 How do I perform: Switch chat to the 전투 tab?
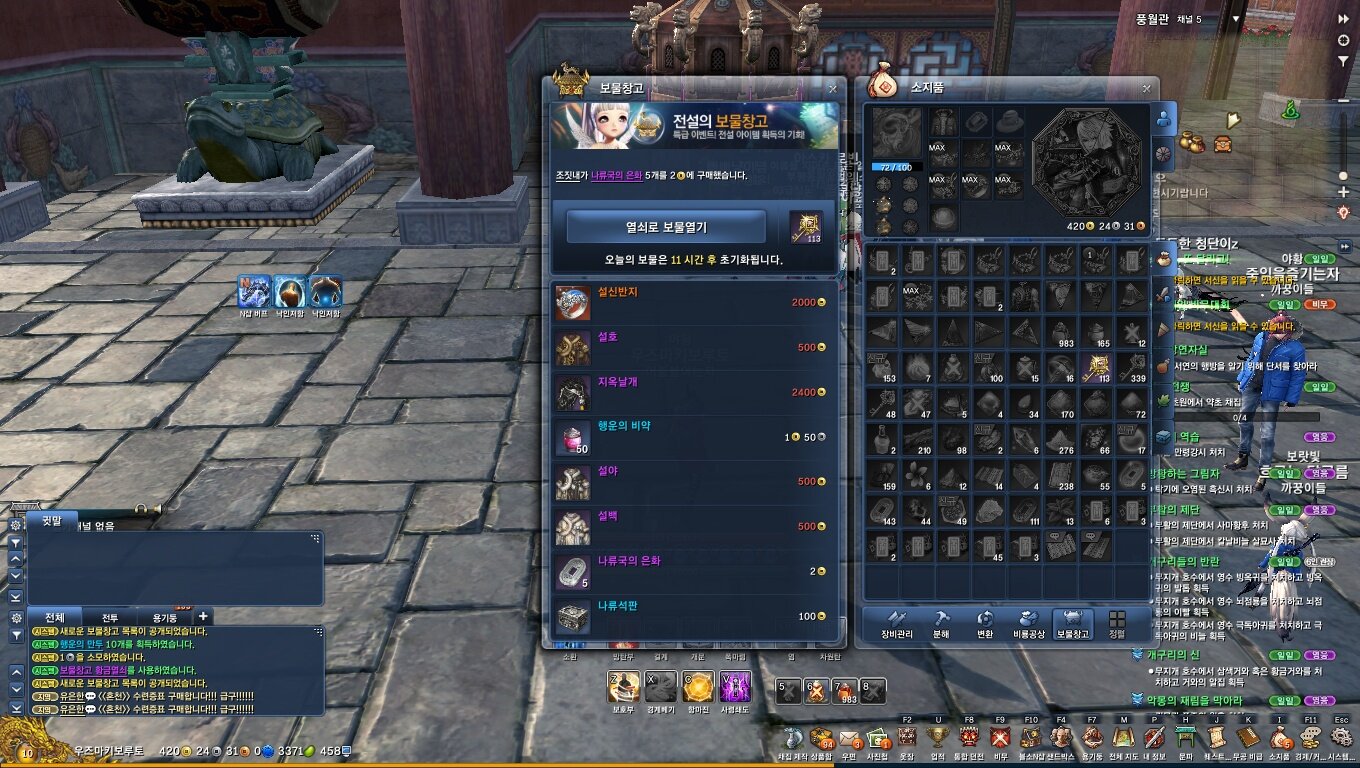point(110,617)
